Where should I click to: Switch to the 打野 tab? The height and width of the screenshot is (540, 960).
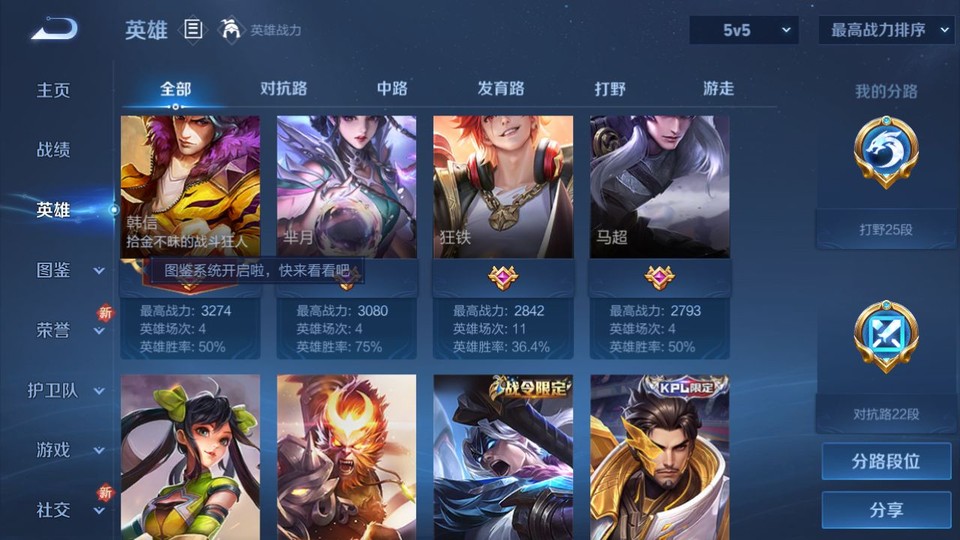point(610,88)
